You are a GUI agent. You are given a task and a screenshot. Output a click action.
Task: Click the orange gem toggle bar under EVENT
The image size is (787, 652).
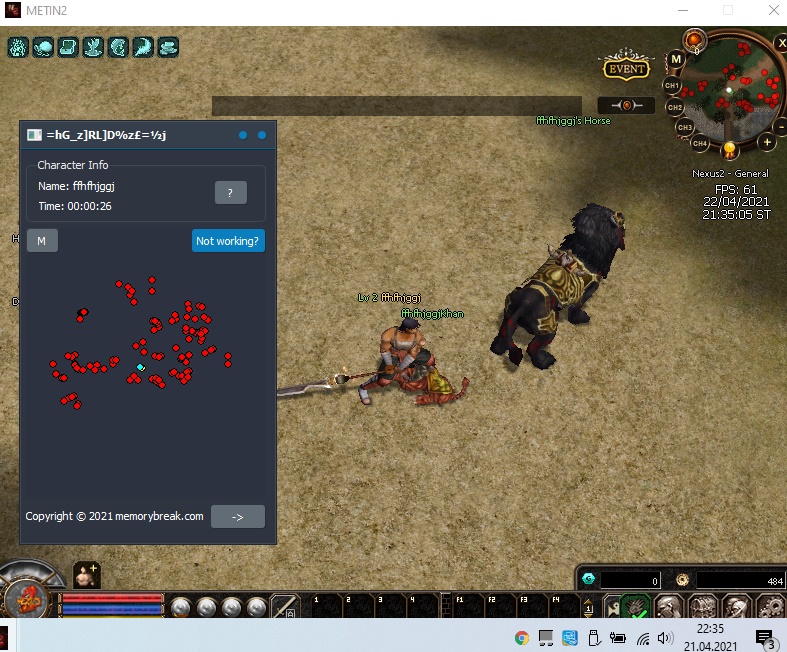point(626,105)
